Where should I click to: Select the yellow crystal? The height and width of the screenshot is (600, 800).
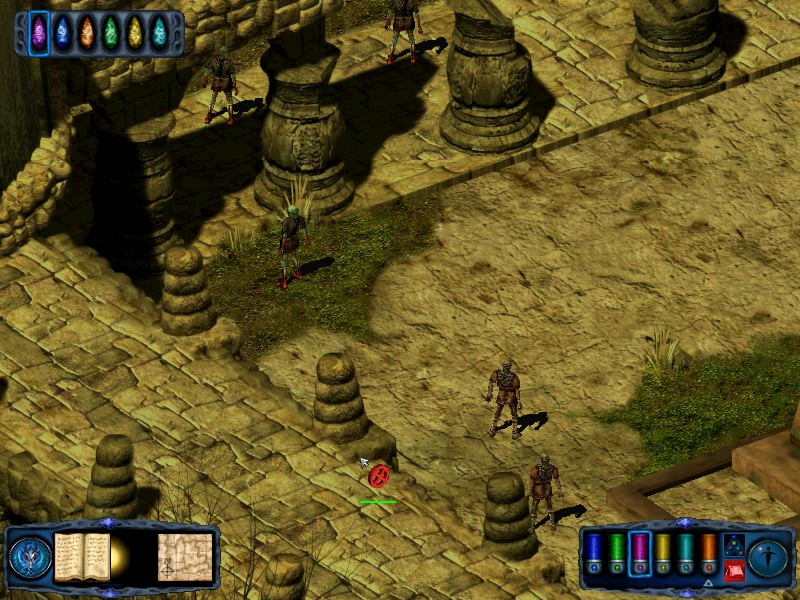tap(135, 32)
